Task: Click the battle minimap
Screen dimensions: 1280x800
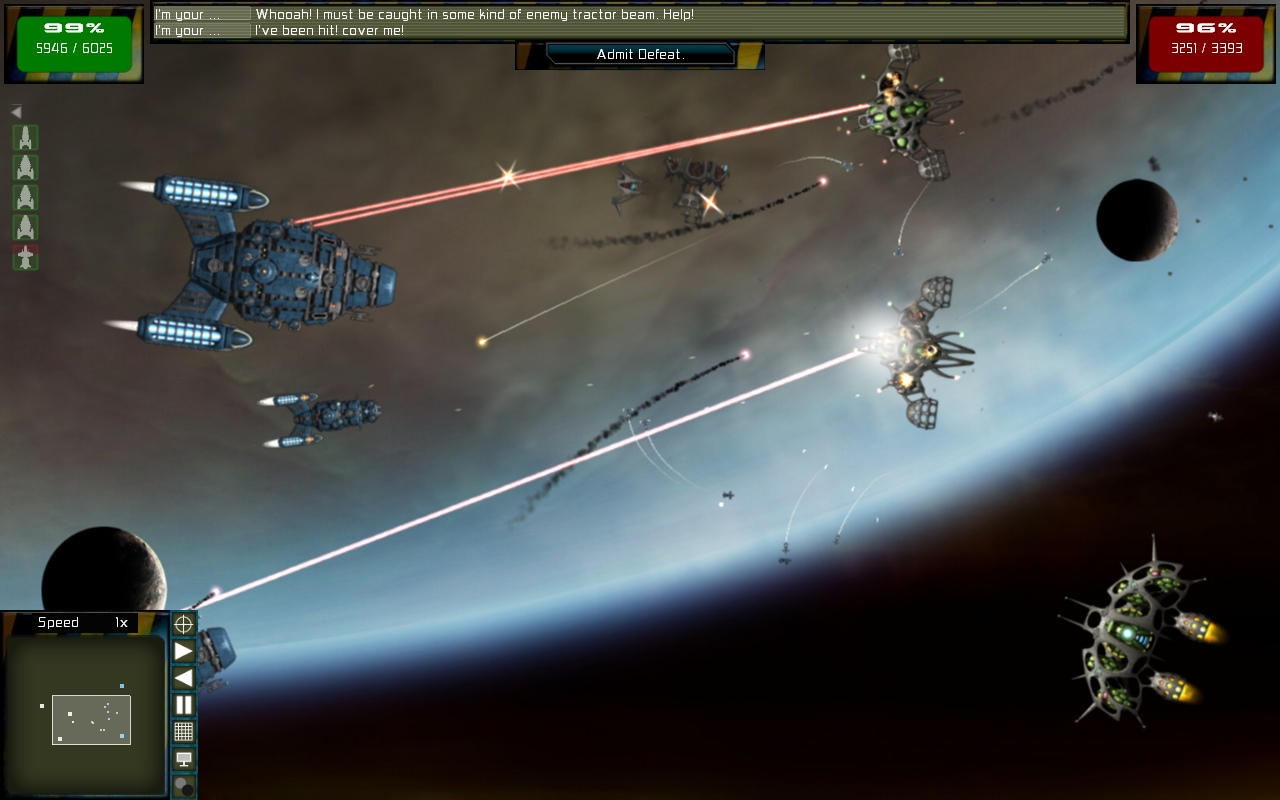Action: pos(85,715)
